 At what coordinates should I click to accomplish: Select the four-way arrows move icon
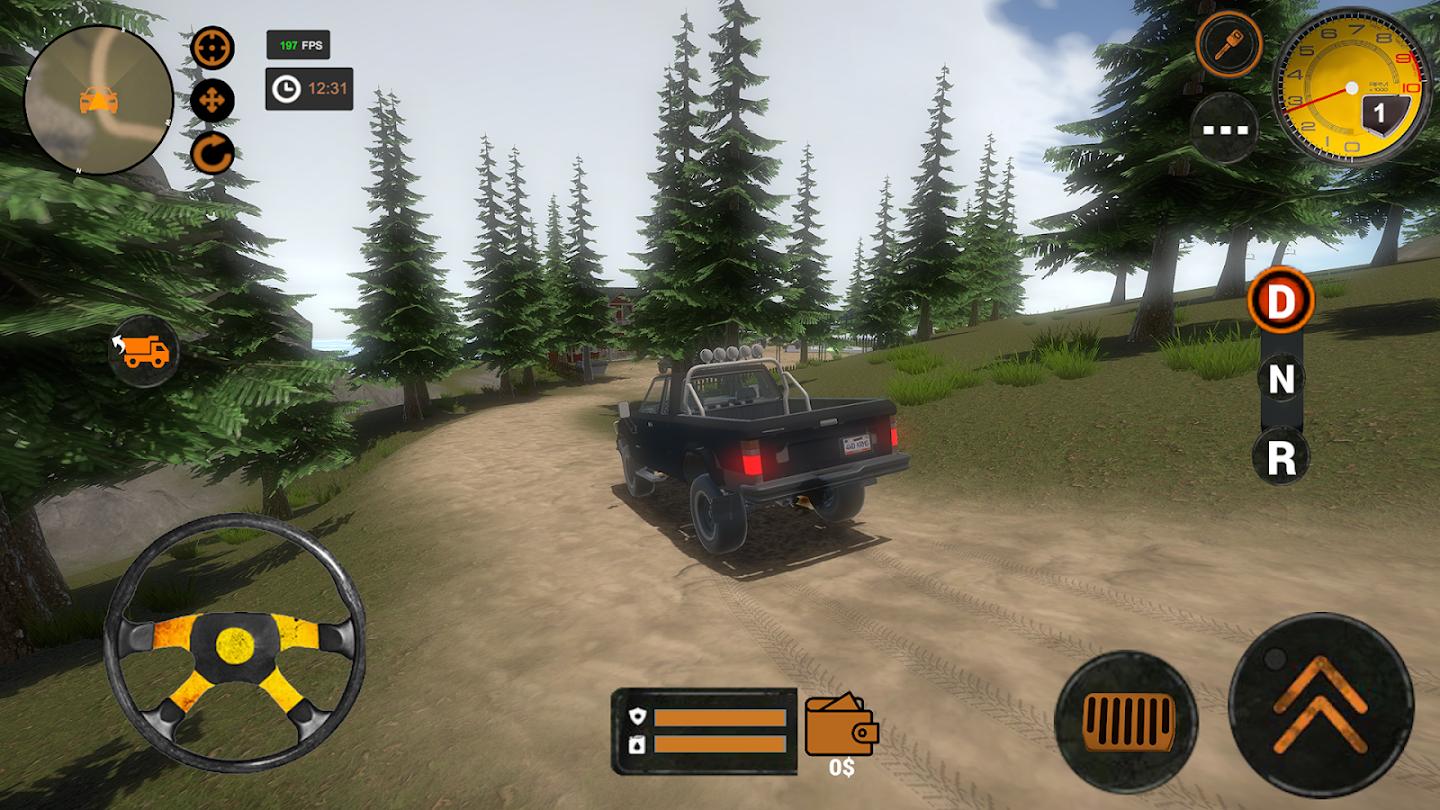click(x=212, y=100)
